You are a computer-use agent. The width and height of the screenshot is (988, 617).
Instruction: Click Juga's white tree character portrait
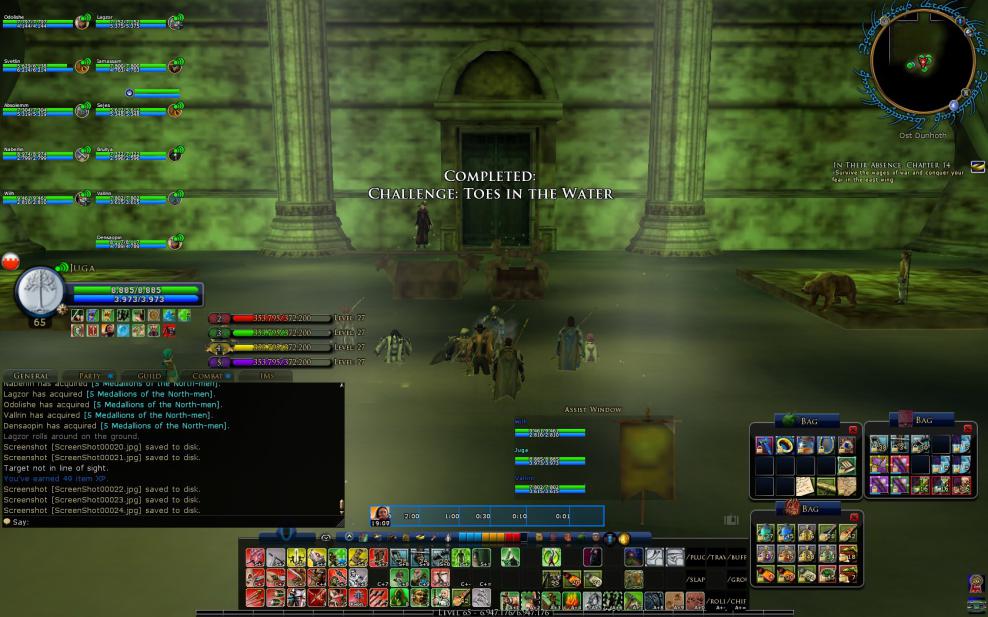pyautogui.click(x=40, y=292)
